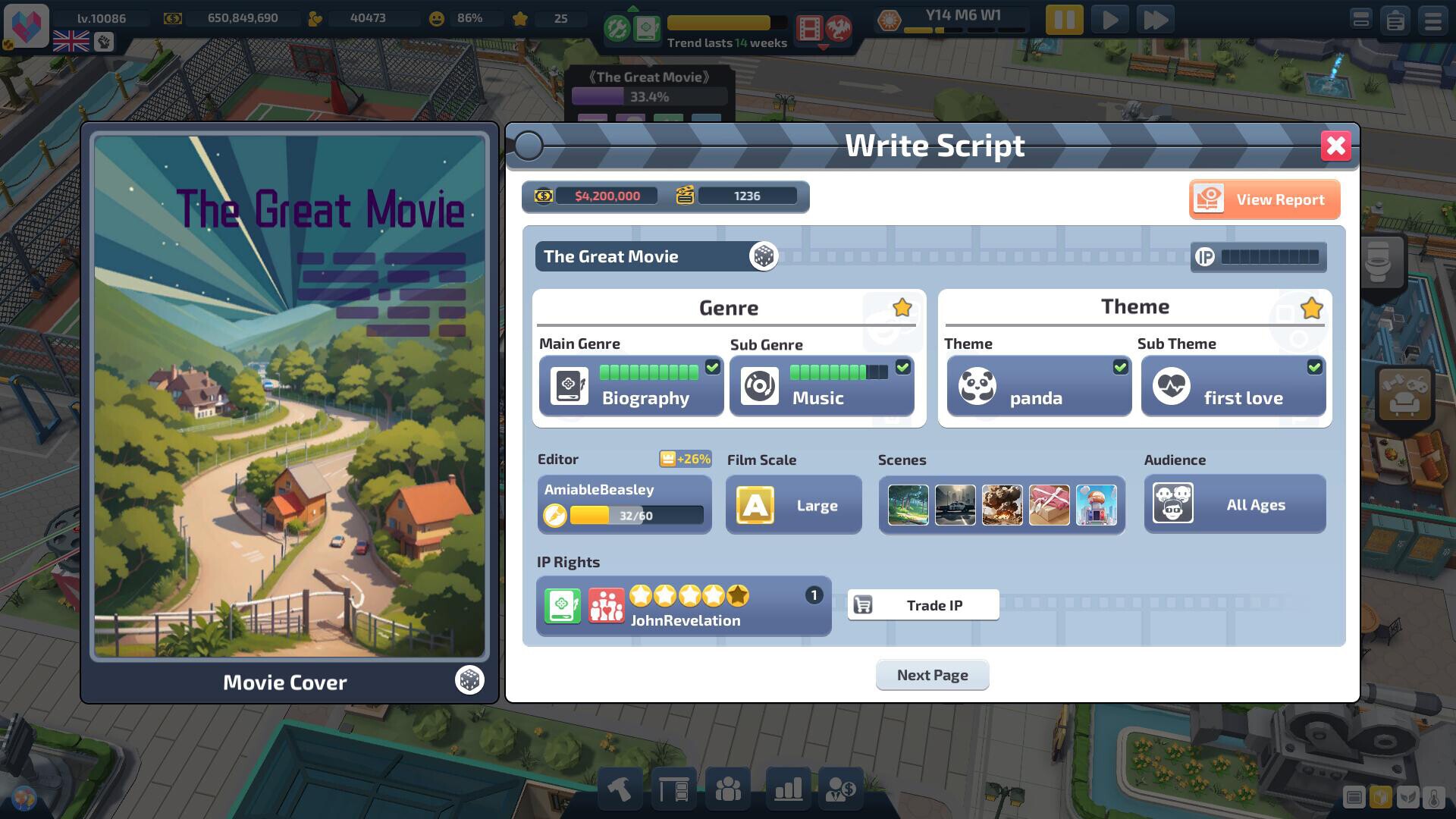Toggle the first love Sub Theme checkbox
Image resolution: width=1456 pixels, height=819 pixels.
1316,367
